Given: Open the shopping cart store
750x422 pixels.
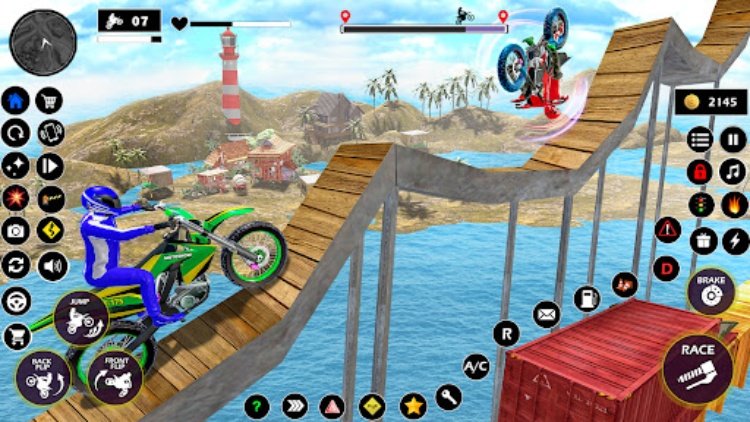Looking at the screenshot, I should coord(49,100).
